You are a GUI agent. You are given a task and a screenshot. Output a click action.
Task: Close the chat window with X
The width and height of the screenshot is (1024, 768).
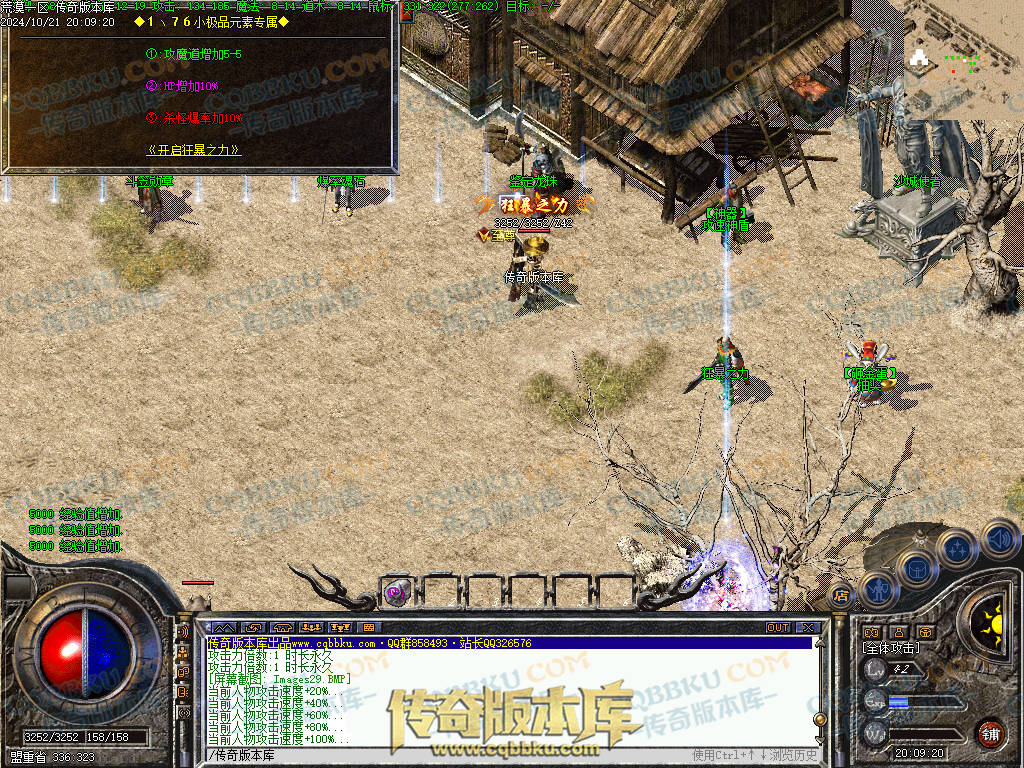[x=808, y=627]
